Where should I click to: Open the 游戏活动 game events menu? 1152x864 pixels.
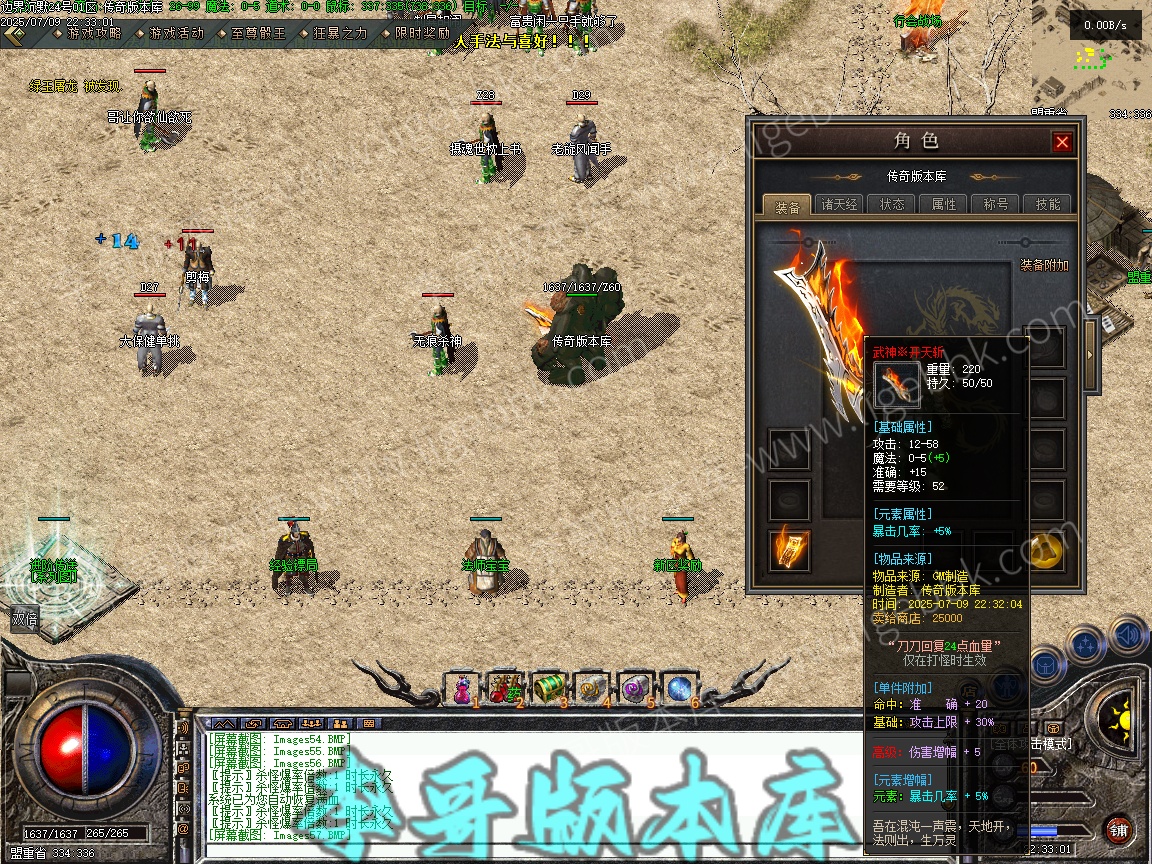(x=176, y=33)
